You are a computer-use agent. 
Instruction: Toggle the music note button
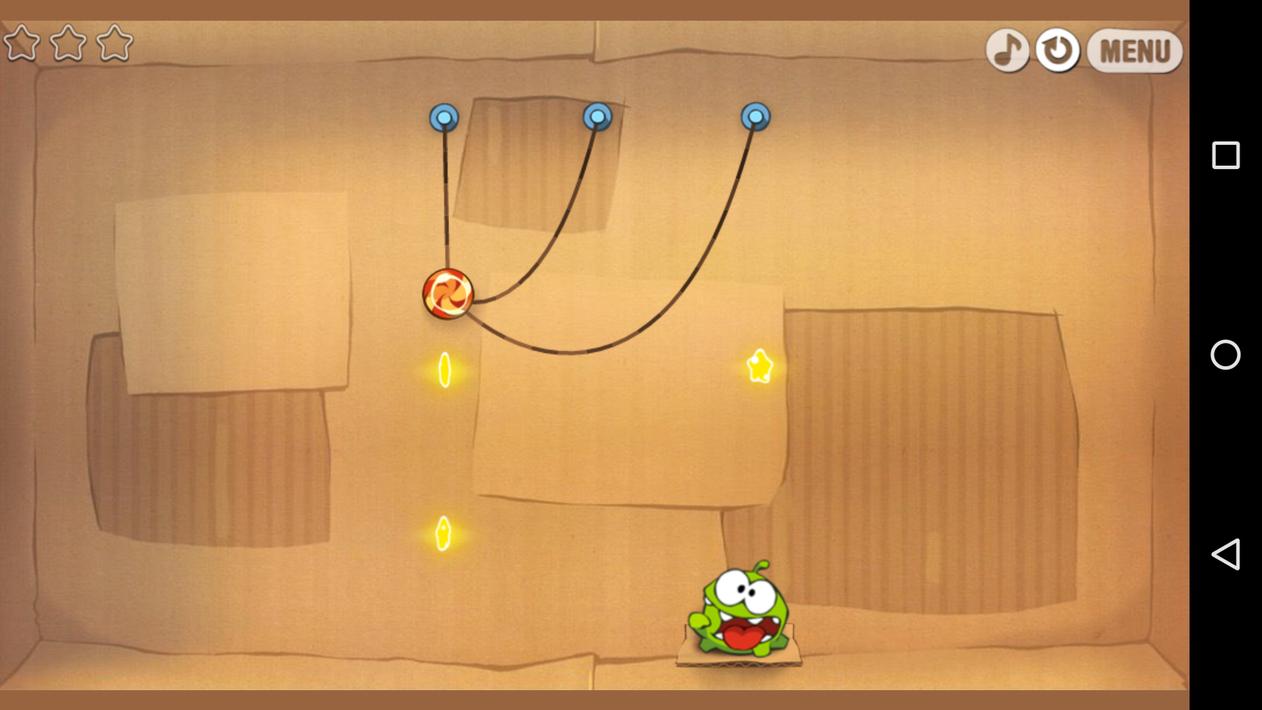(1007, 50)
